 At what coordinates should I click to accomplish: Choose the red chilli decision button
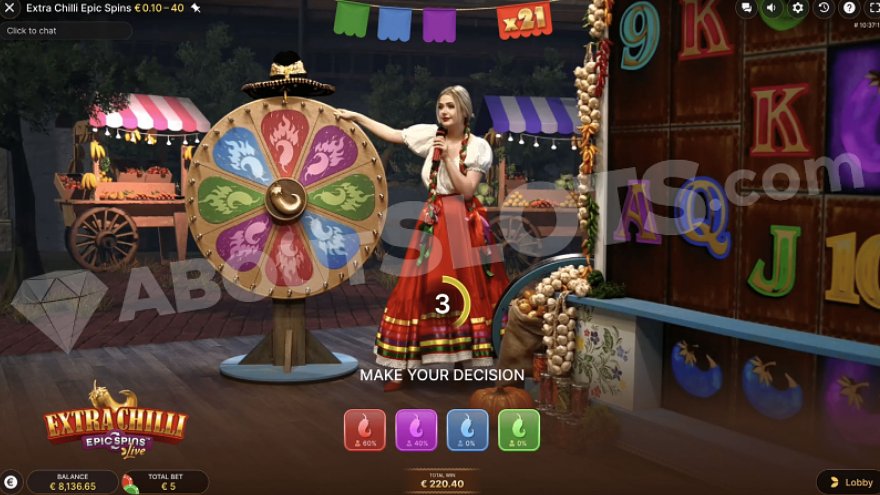click(364, 429)
